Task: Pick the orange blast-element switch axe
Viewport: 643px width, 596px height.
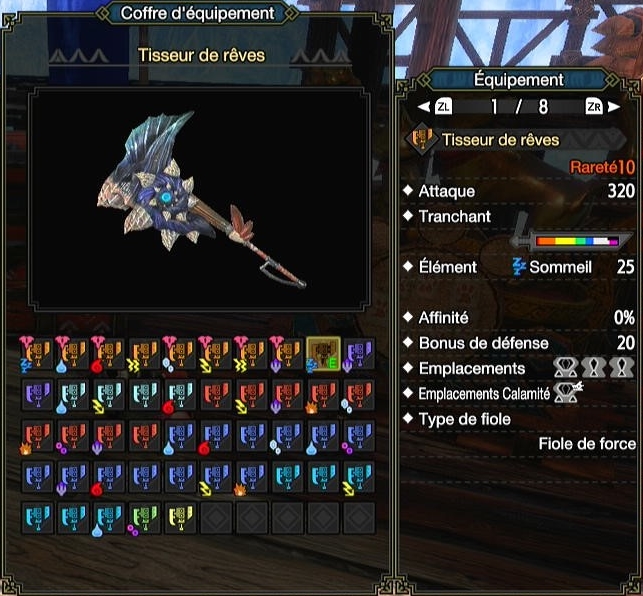Action: [107, 353]
